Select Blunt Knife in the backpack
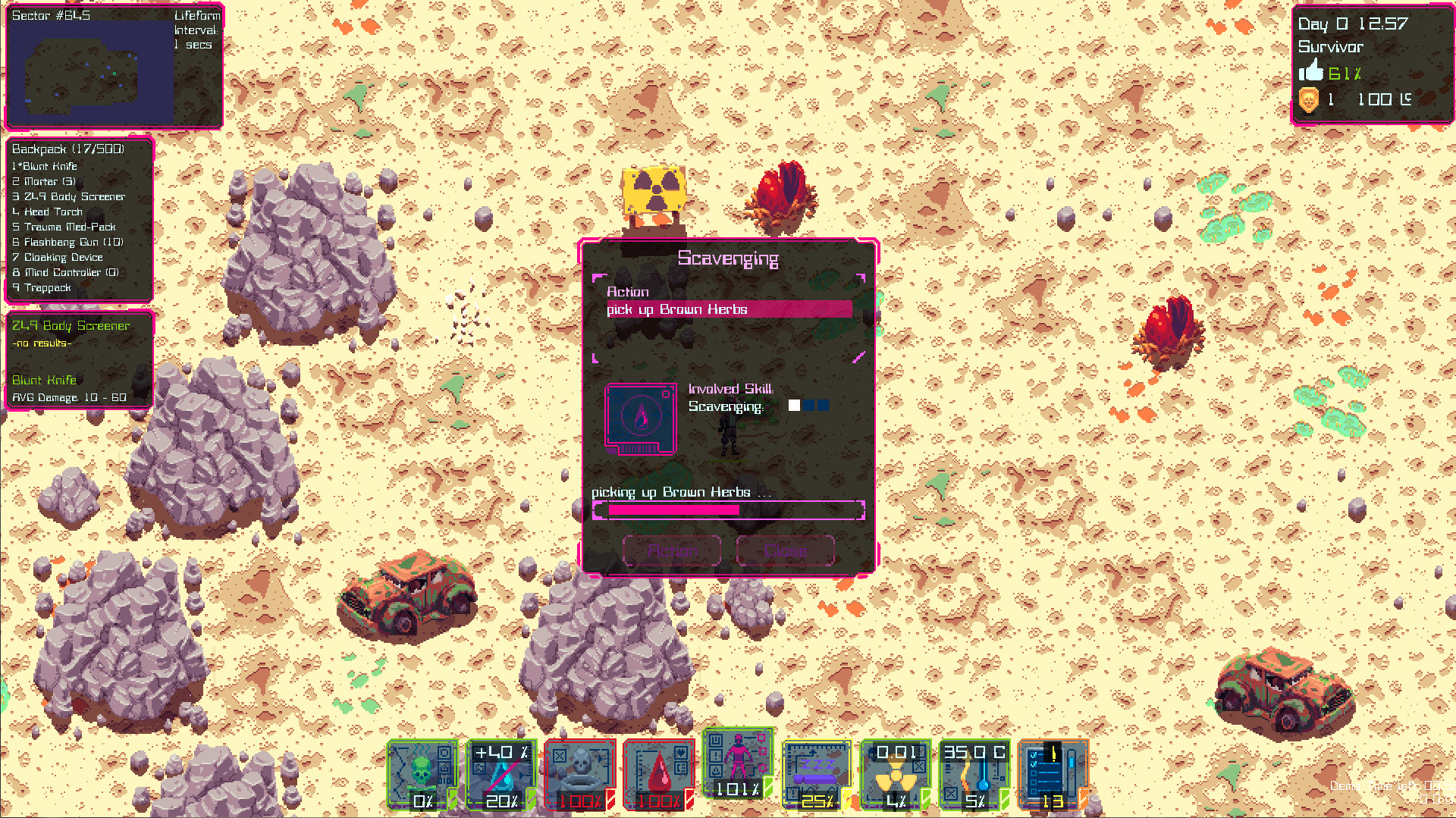Viewport: 1456px width, 818px height. coord(45,166)
